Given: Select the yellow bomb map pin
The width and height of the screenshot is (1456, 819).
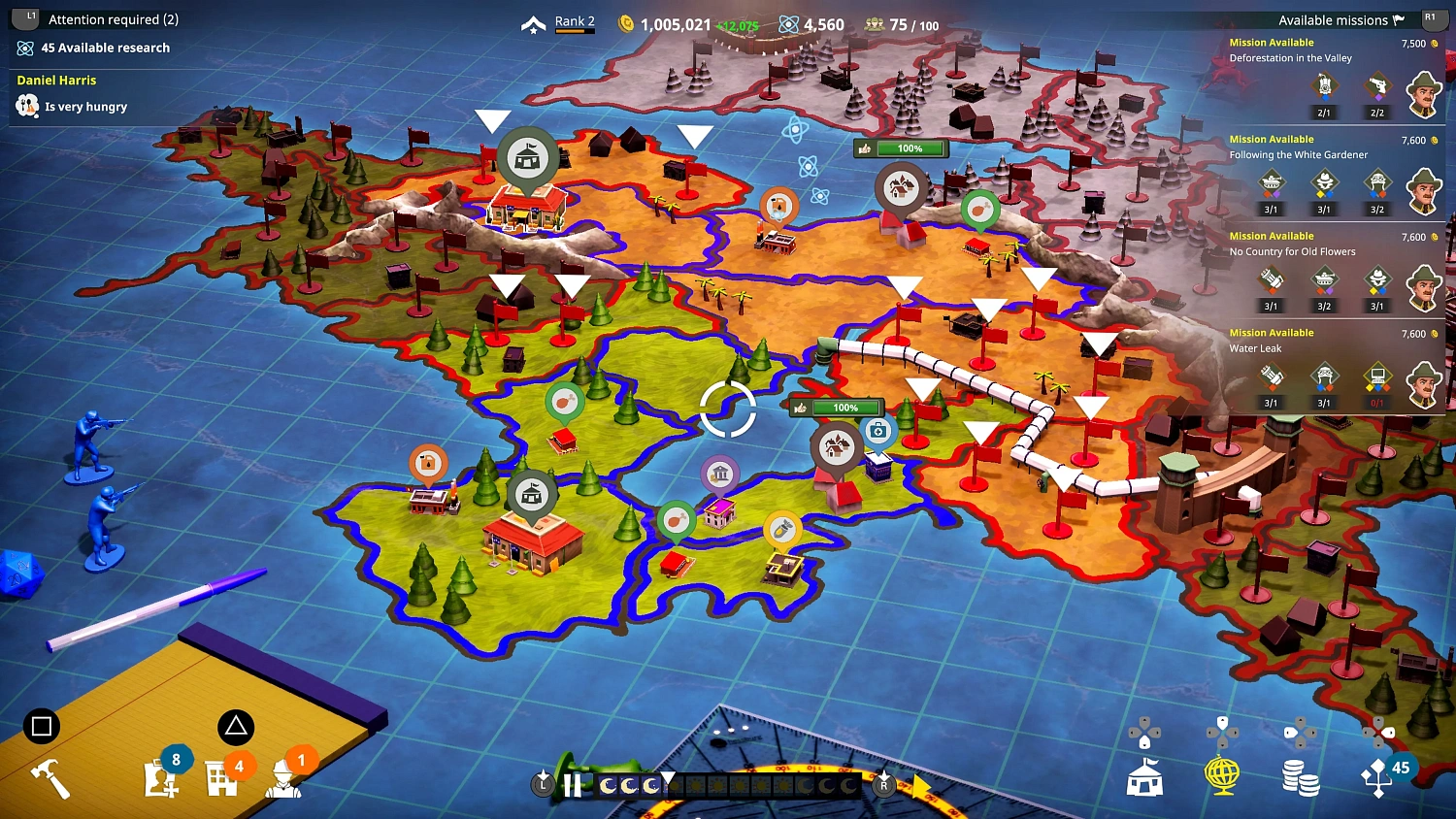Looking at the screenshot, I should tap(781, 529).
